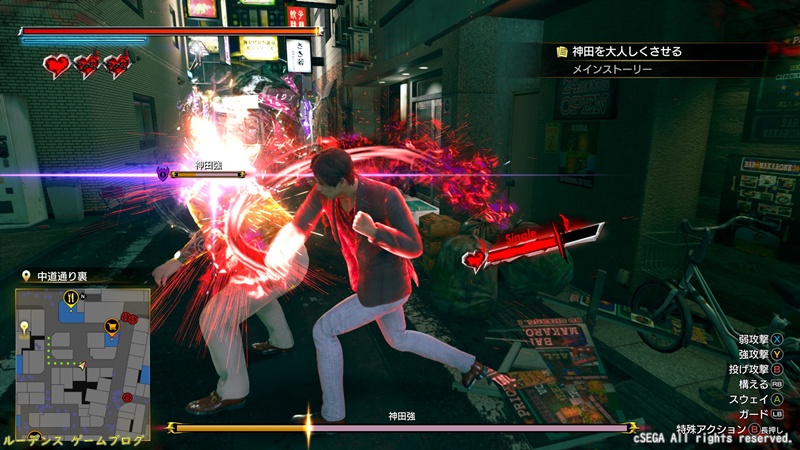Select the restaurant fork-and-knife marker on minimap
This screenshot has width=800, height=450.
tap(71, 298)
